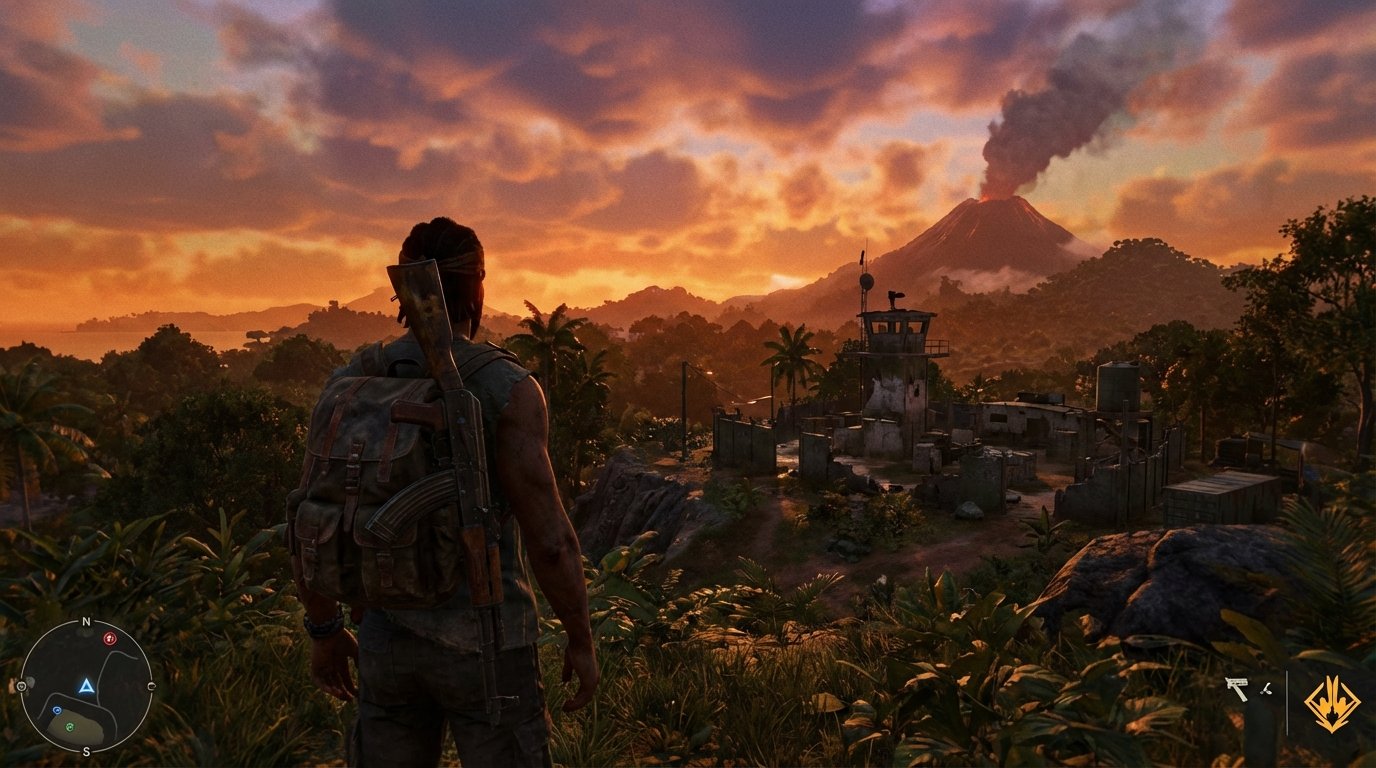Click the machete icon beside the pistol
Image resolution: width=1376 pixels, height=768 pixels.
point(1266,688)
